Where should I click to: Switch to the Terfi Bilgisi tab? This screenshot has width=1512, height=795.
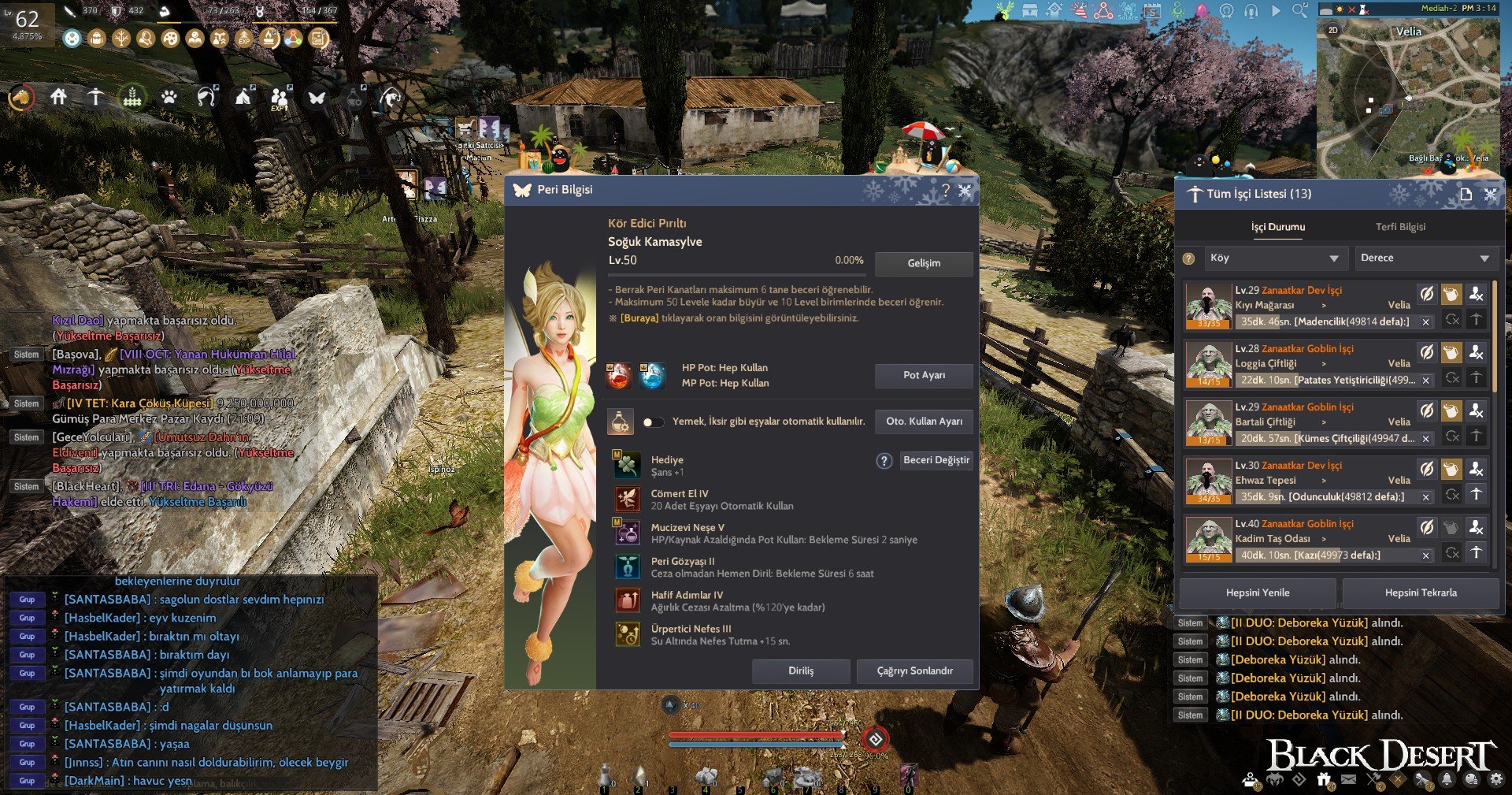1400,227
